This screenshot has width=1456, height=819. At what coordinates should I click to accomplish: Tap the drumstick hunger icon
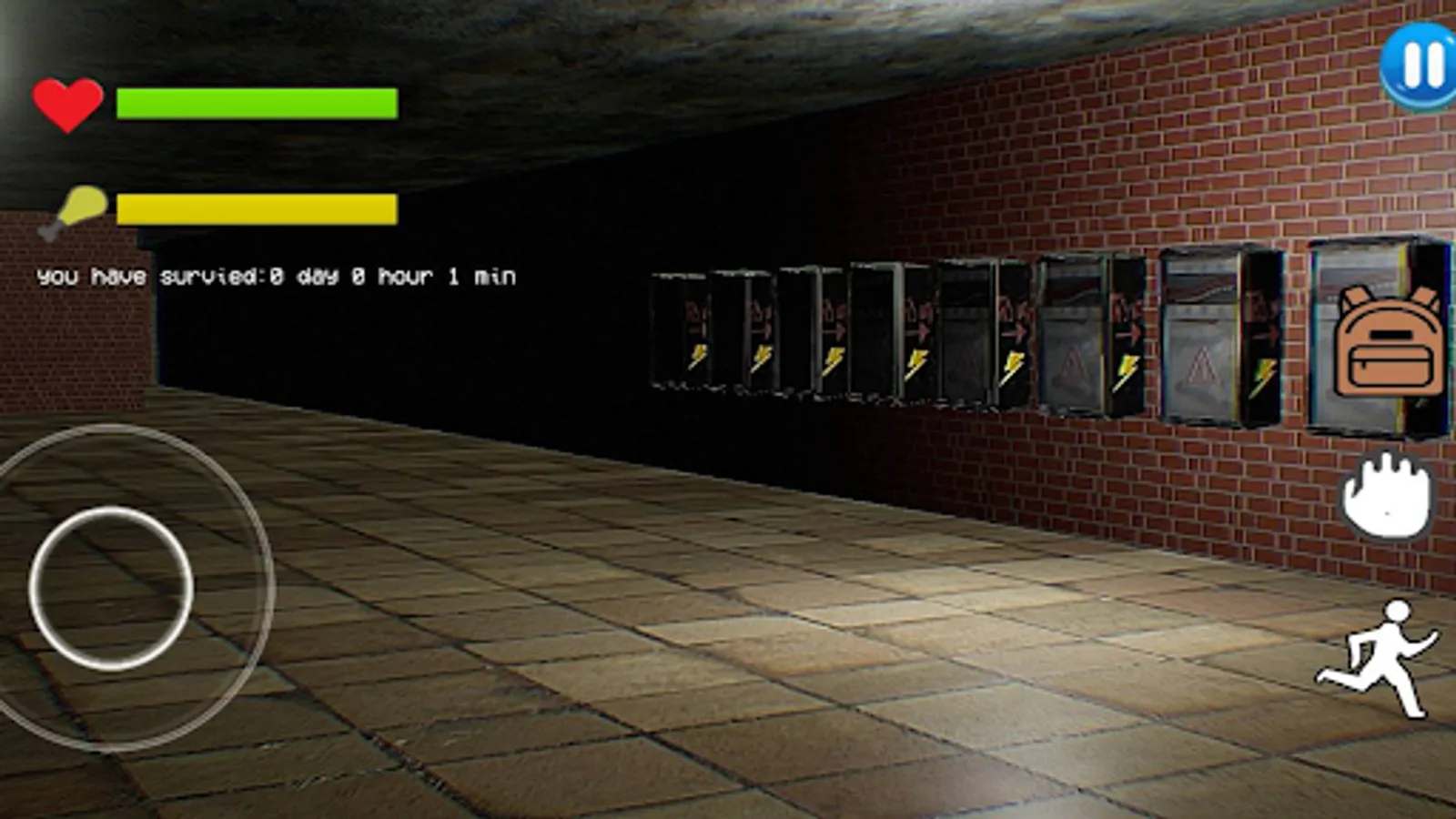[77, 207]
